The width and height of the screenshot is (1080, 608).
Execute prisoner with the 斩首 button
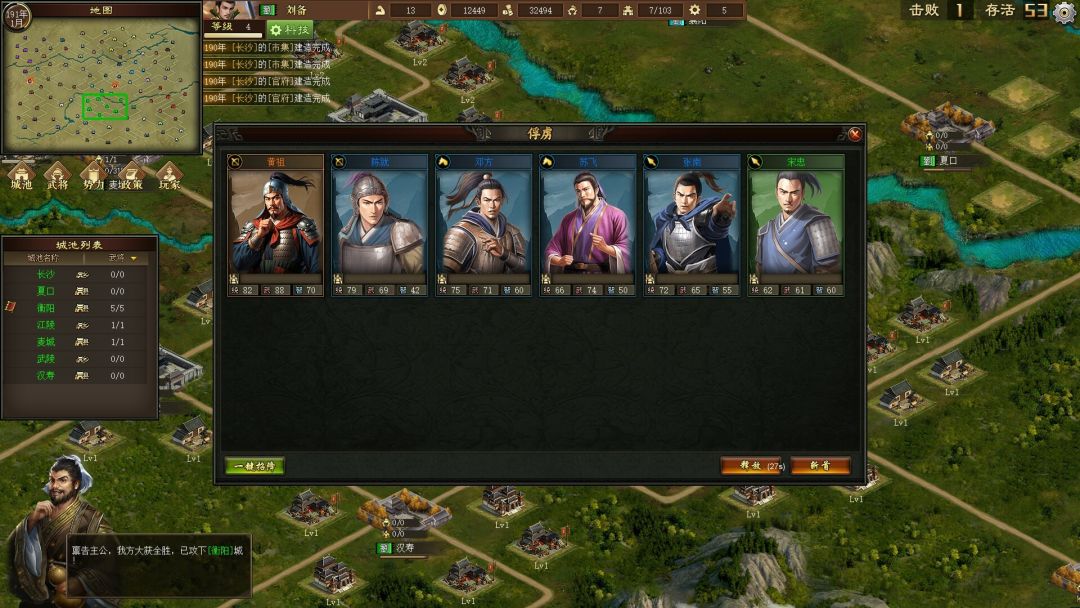pos(820,466)
